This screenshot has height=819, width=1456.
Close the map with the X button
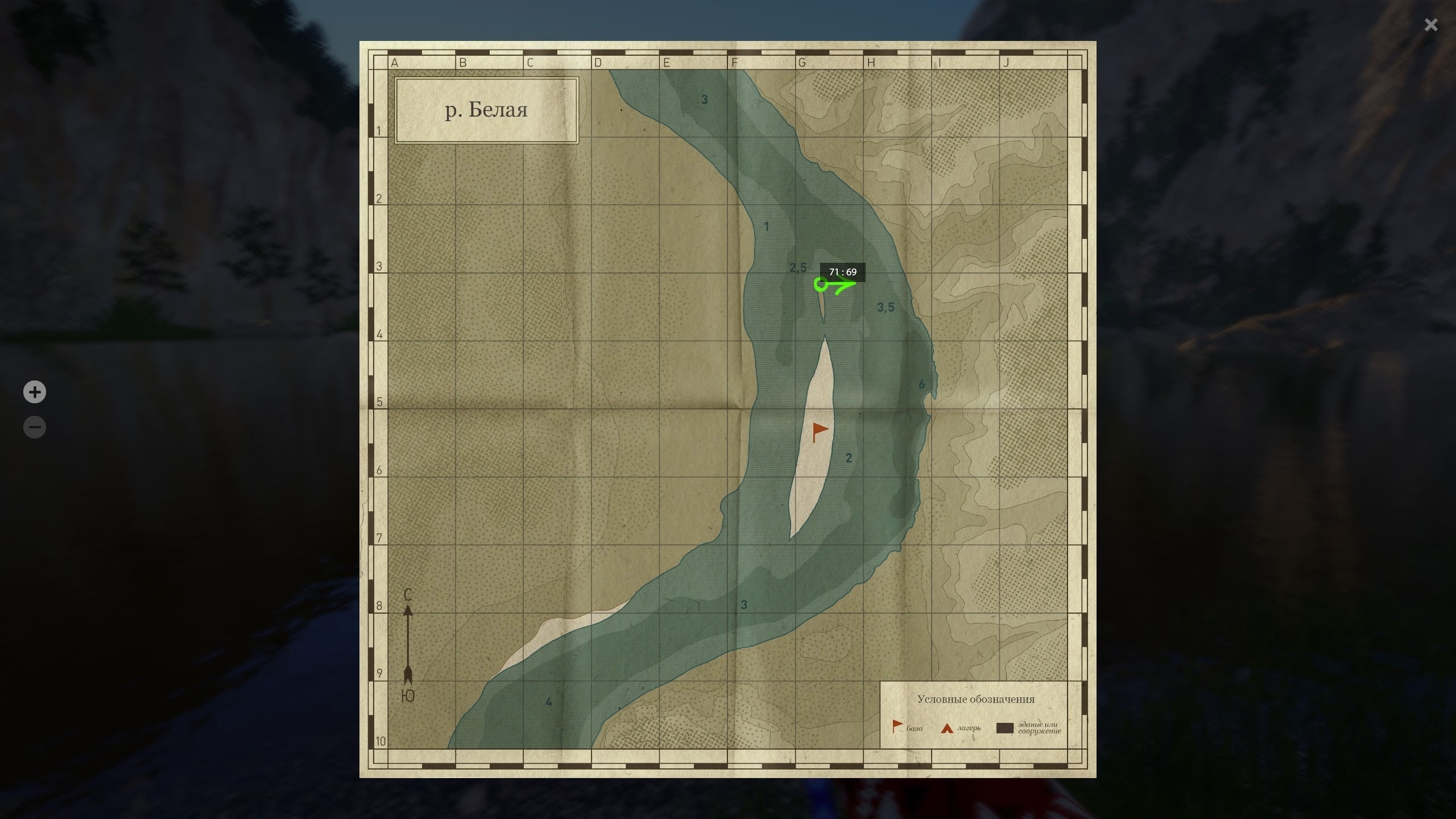tap(1430, 25)
